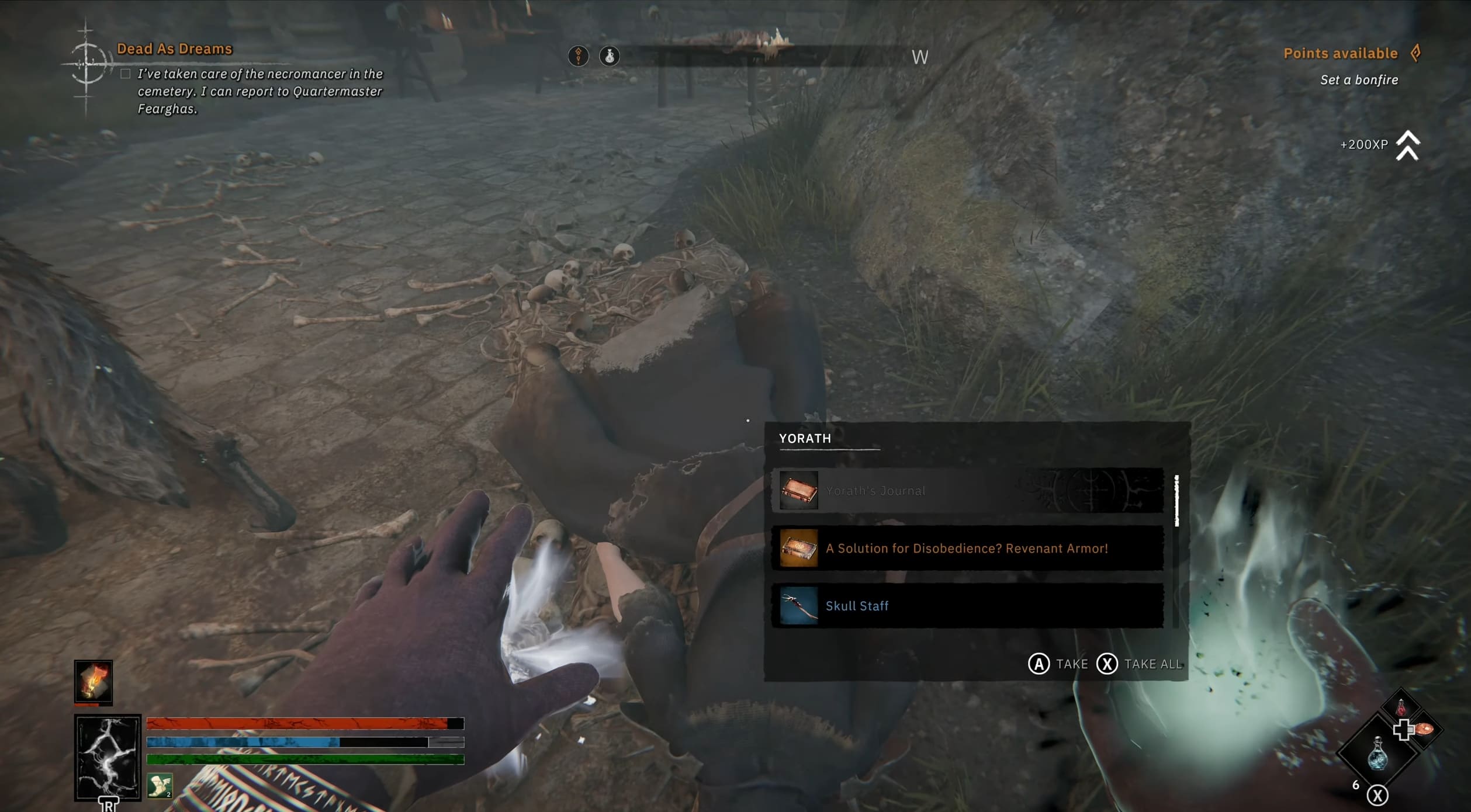Open the Points available notification
Screen dimensions: 1471x812
coord(1340,54)
